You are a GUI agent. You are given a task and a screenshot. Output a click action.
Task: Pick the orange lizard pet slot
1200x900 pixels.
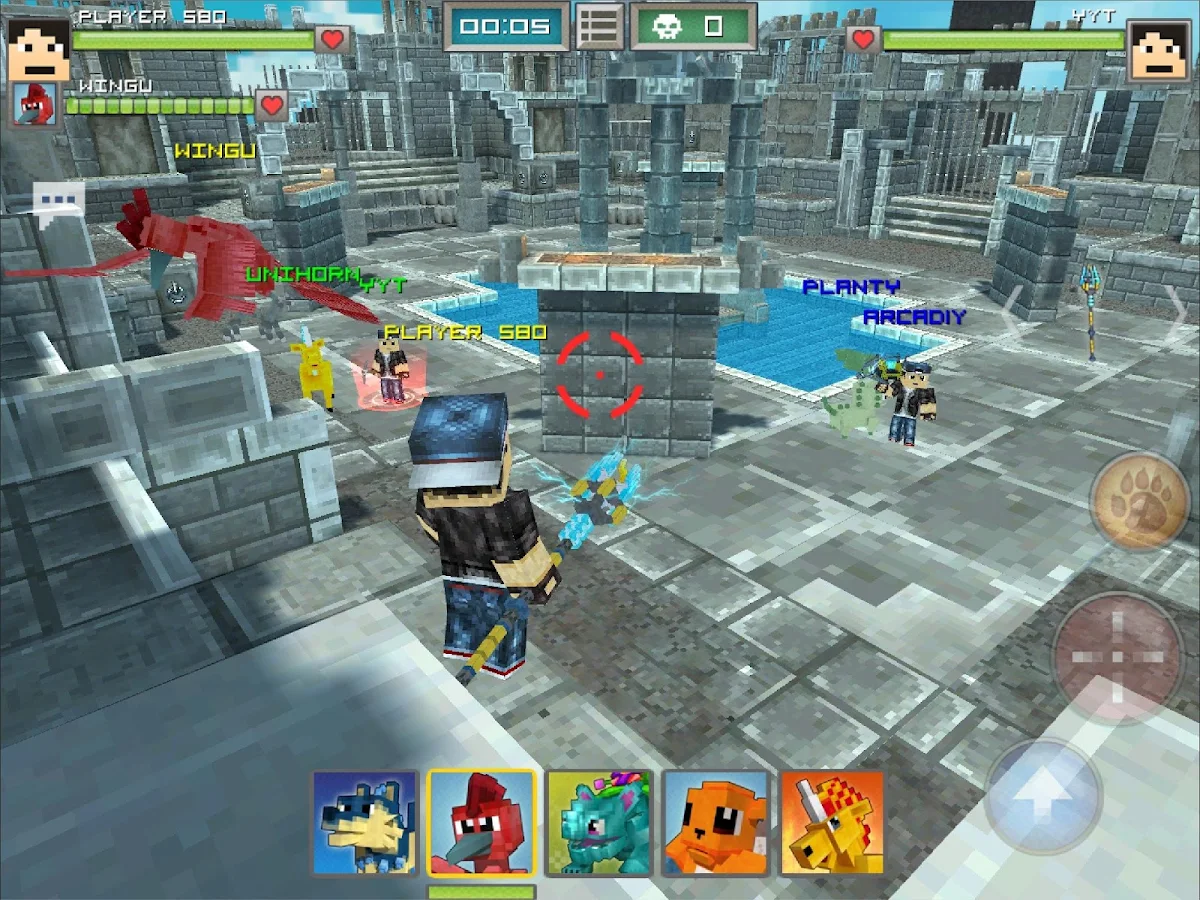point(716,823)
